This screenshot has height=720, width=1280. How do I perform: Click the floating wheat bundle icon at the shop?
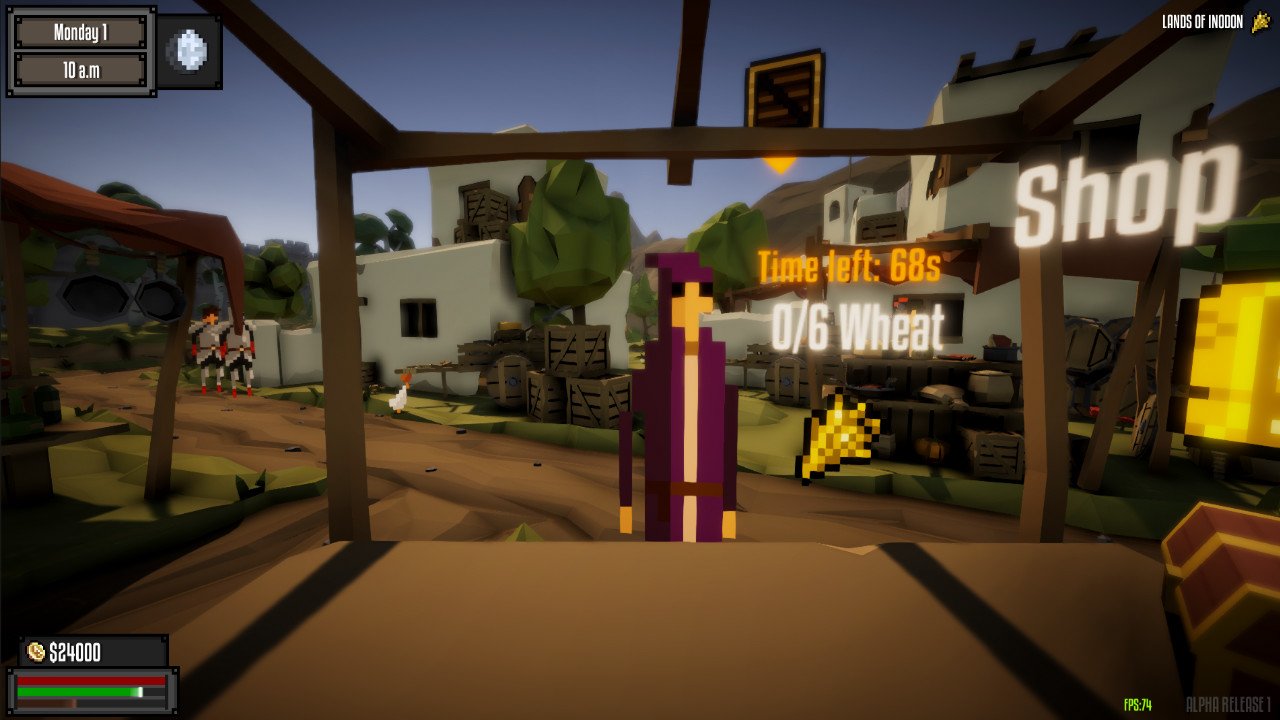click(x=842, y=437)
